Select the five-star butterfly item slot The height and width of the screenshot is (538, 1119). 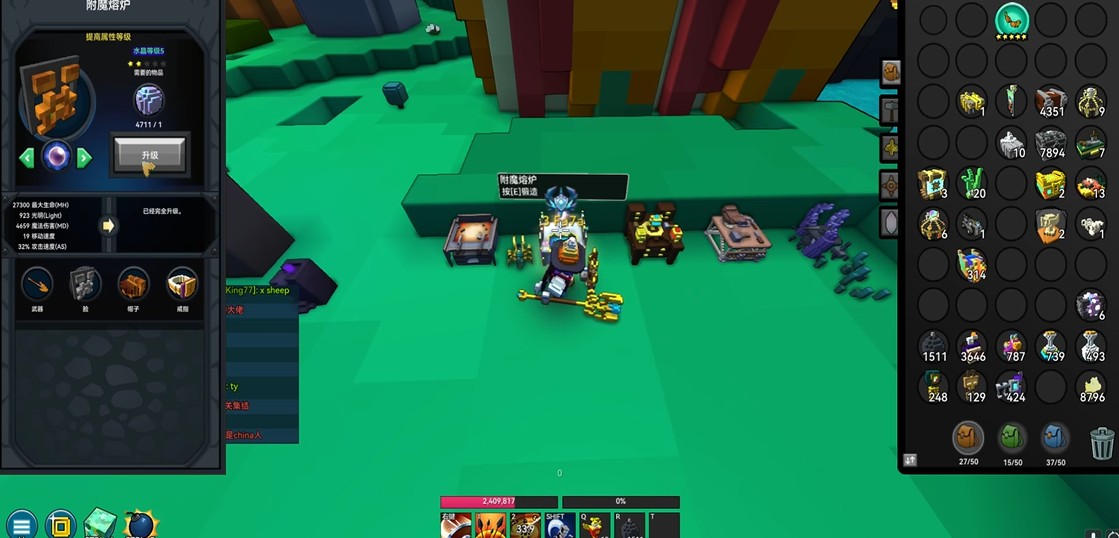[x=1012, y=20]
